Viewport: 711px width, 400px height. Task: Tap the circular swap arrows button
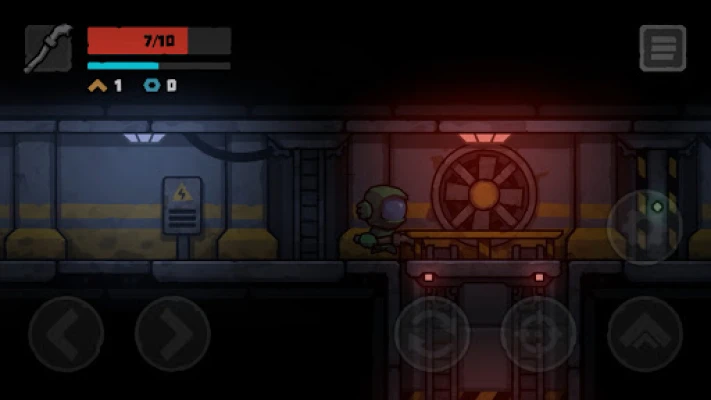tap(432, 334)
